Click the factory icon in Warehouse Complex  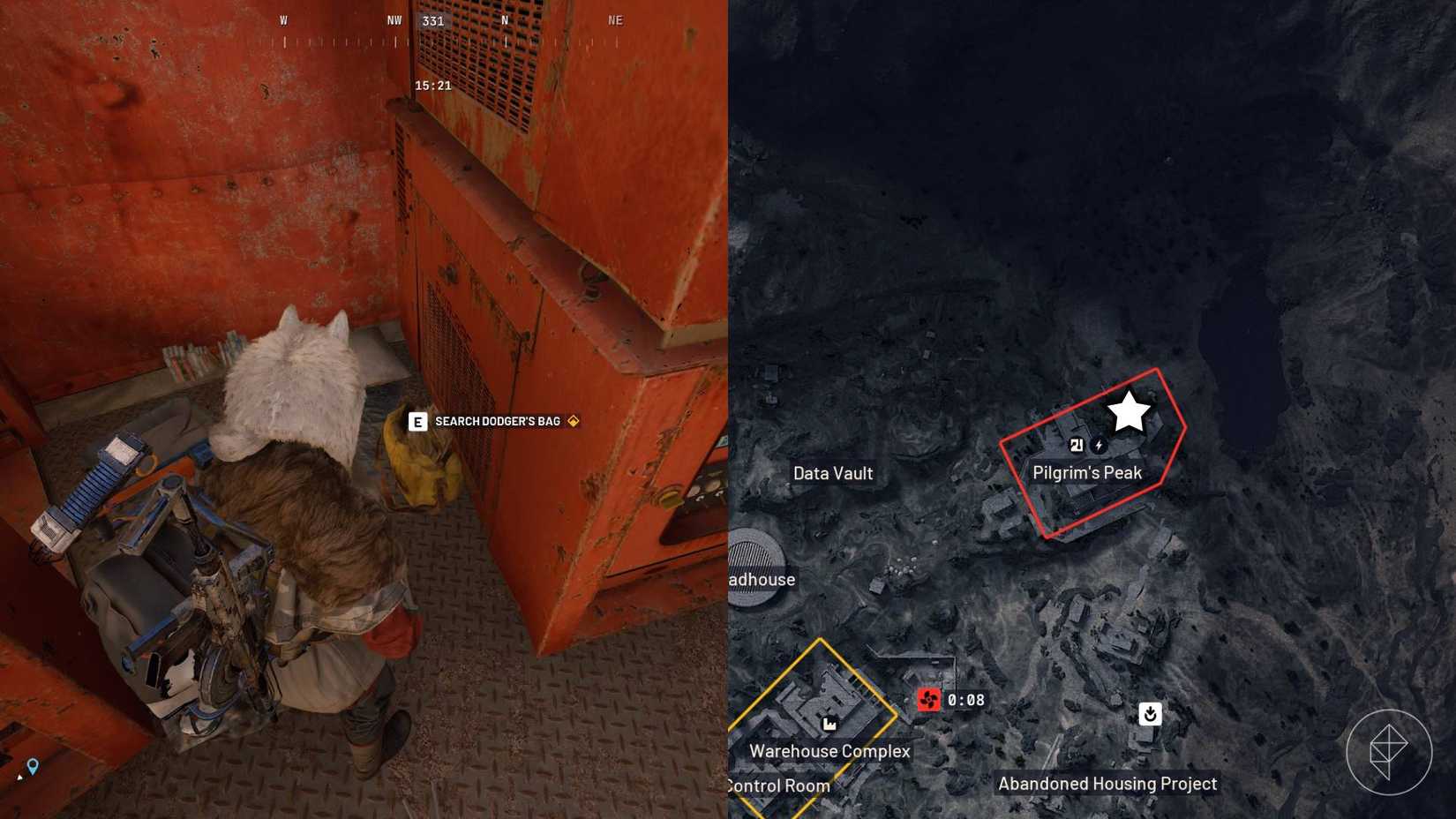828,724
